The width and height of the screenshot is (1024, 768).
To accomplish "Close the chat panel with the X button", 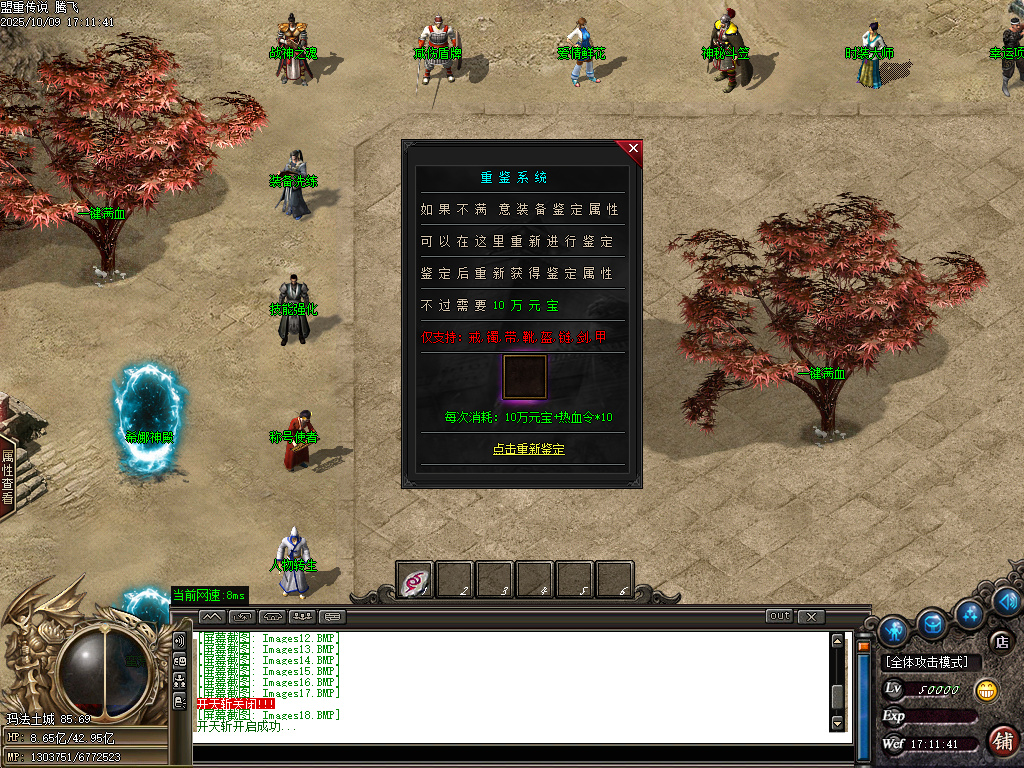I will coord(811,616).
